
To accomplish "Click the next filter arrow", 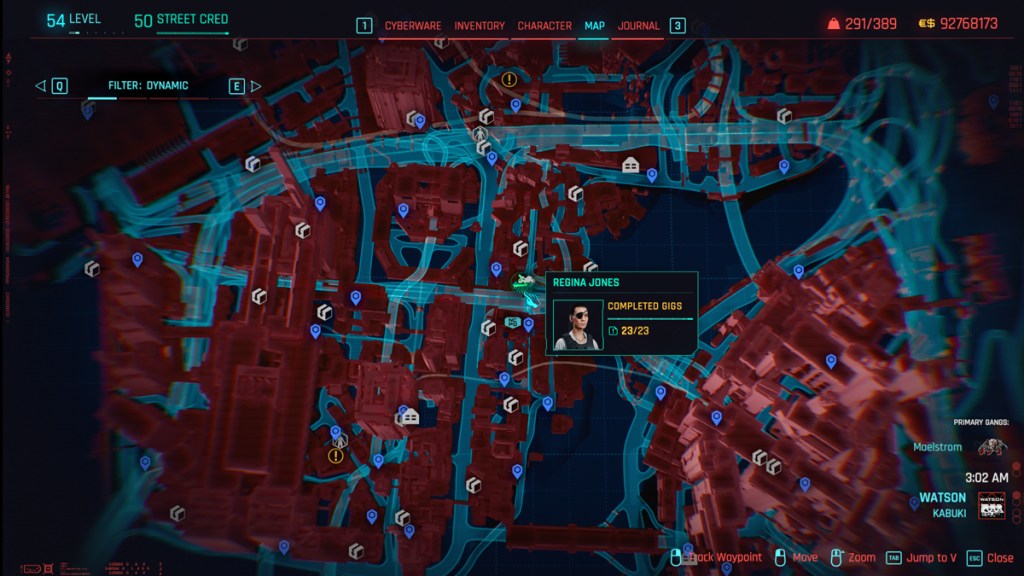I will pos(255,86).
